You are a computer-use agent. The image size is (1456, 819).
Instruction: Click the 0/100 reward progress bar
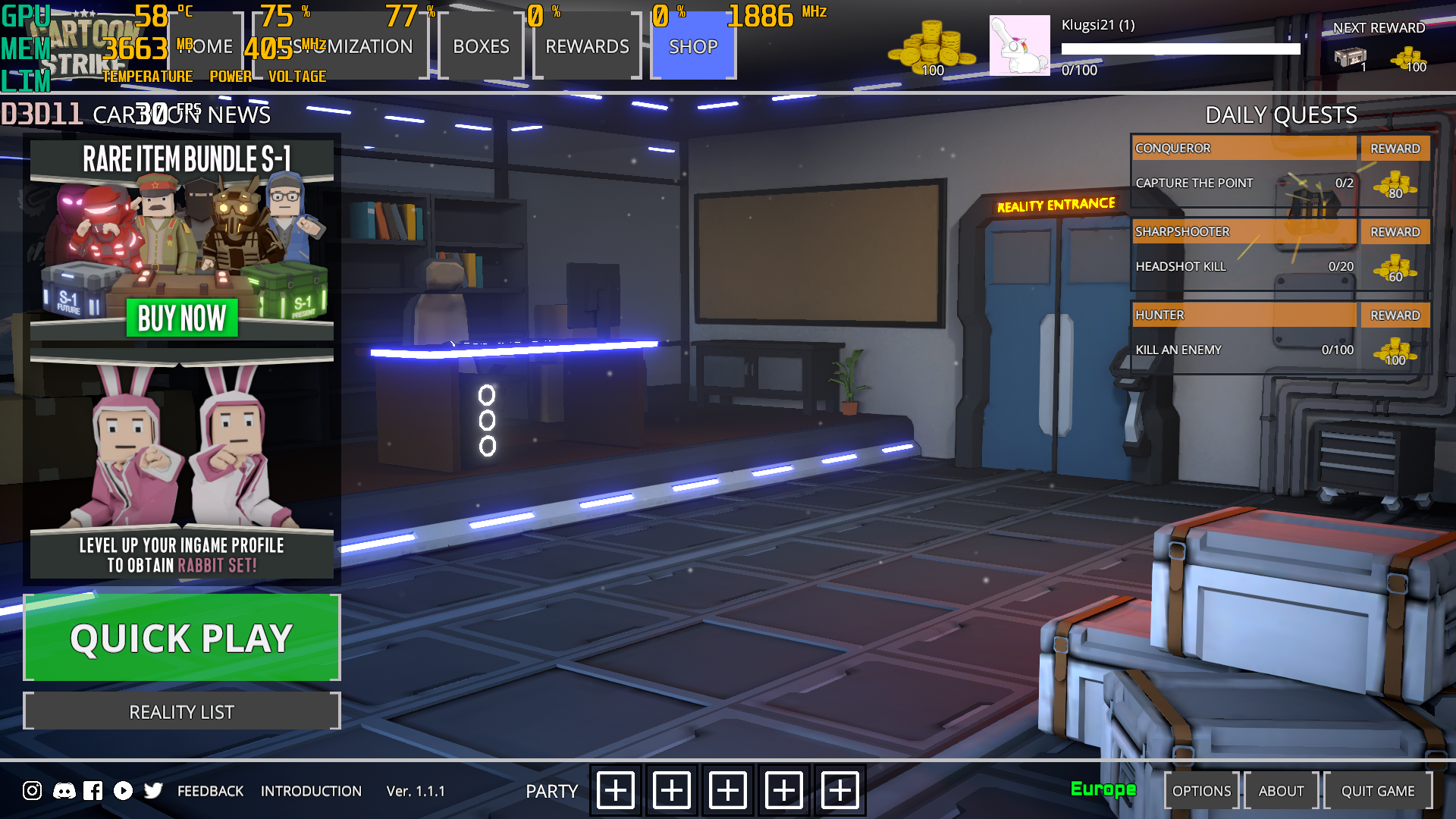(1180, 49)
